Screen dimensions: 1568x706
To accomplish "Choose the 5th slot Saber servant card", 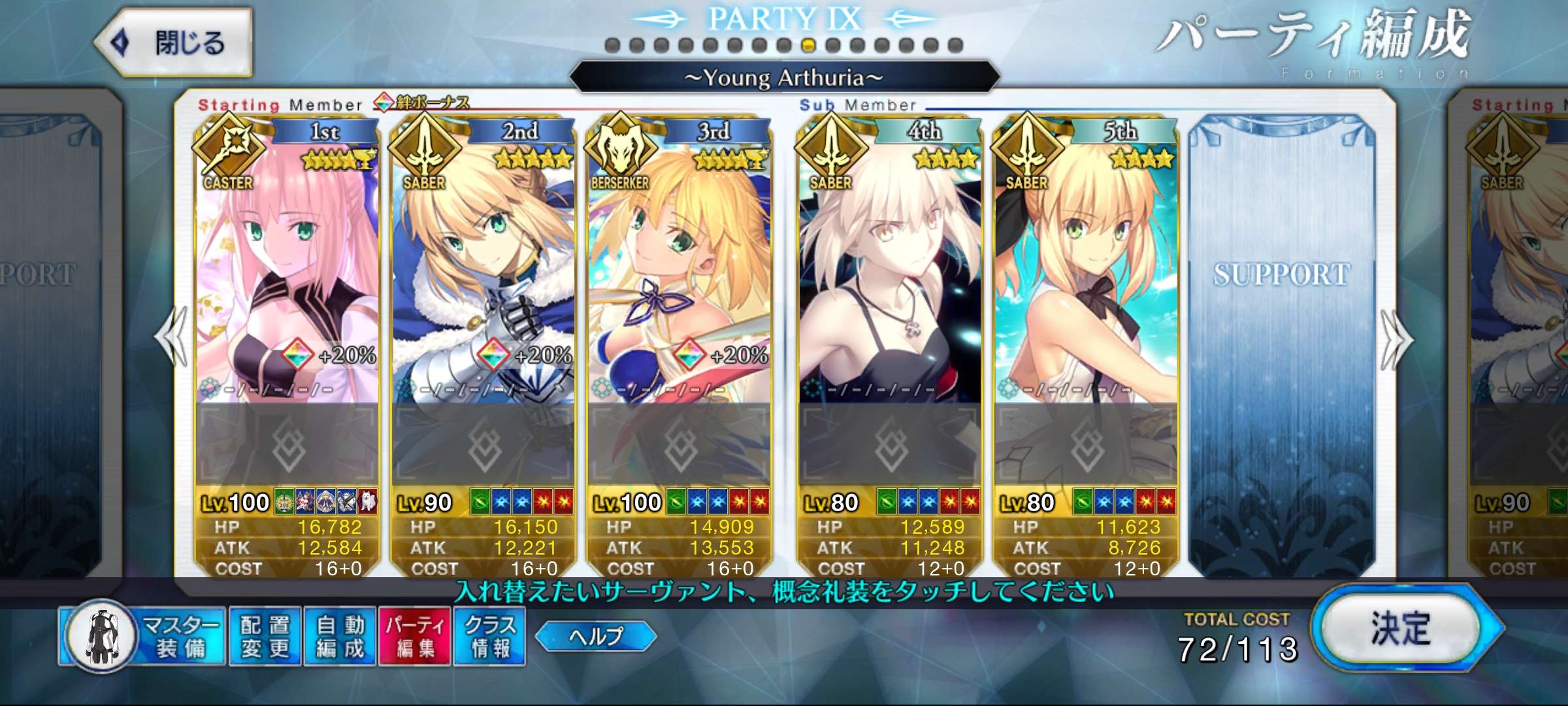I will [1086, 275].
